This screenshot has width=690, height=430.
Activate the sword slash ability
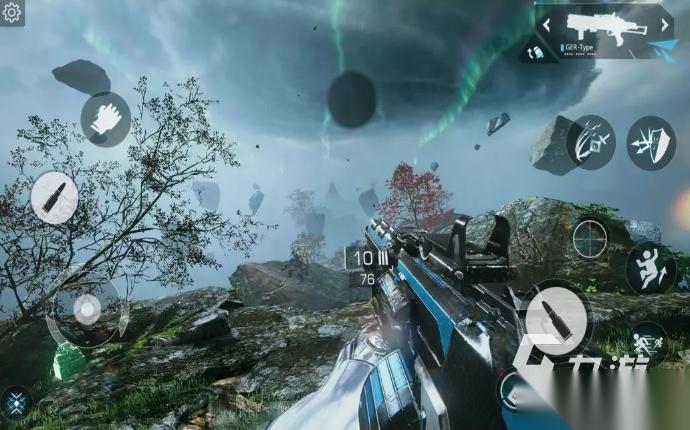click(x=591, y=142)
